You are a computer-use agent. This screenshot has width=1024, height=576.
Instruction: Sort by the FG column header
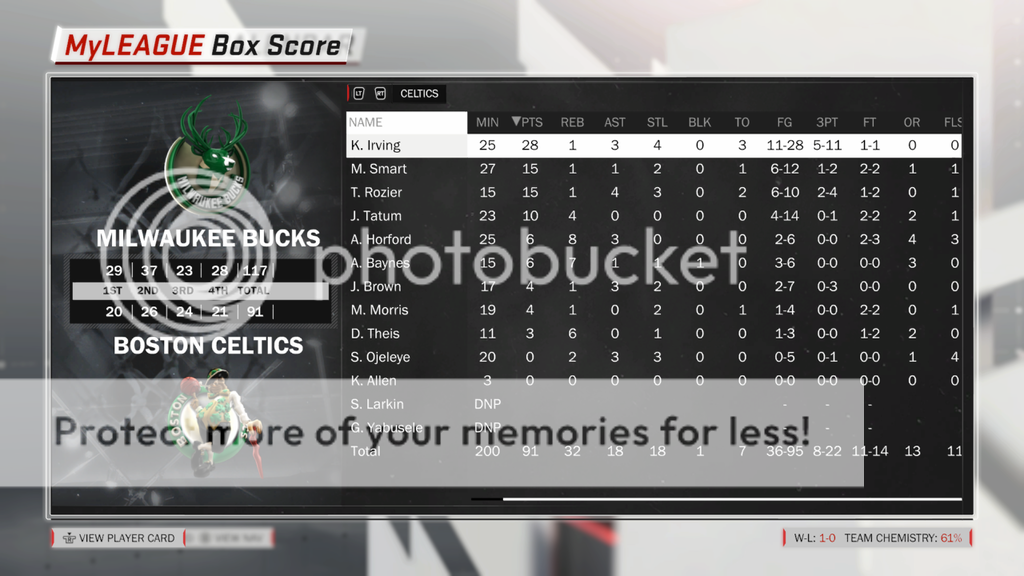pos(784,122)
